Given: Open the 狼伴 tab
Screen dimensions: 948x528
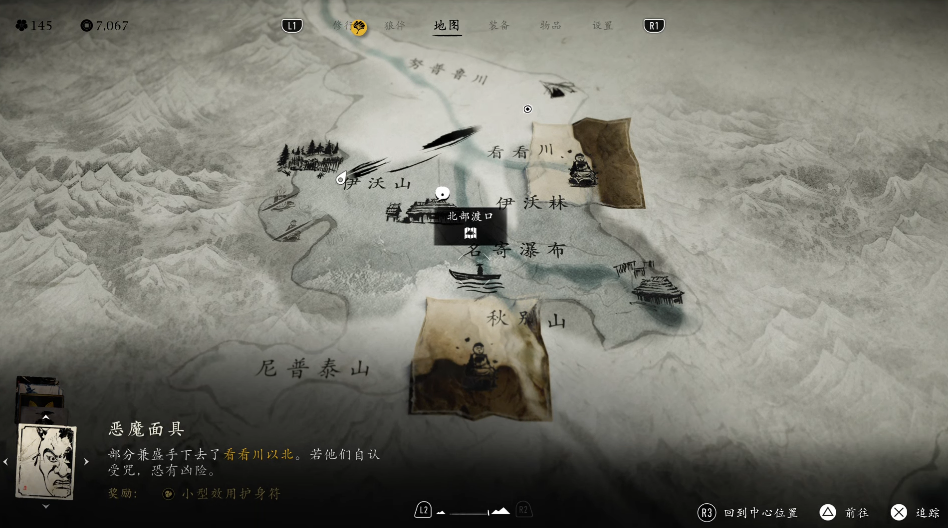Looking at the screenshot, I should coord(395,26).
